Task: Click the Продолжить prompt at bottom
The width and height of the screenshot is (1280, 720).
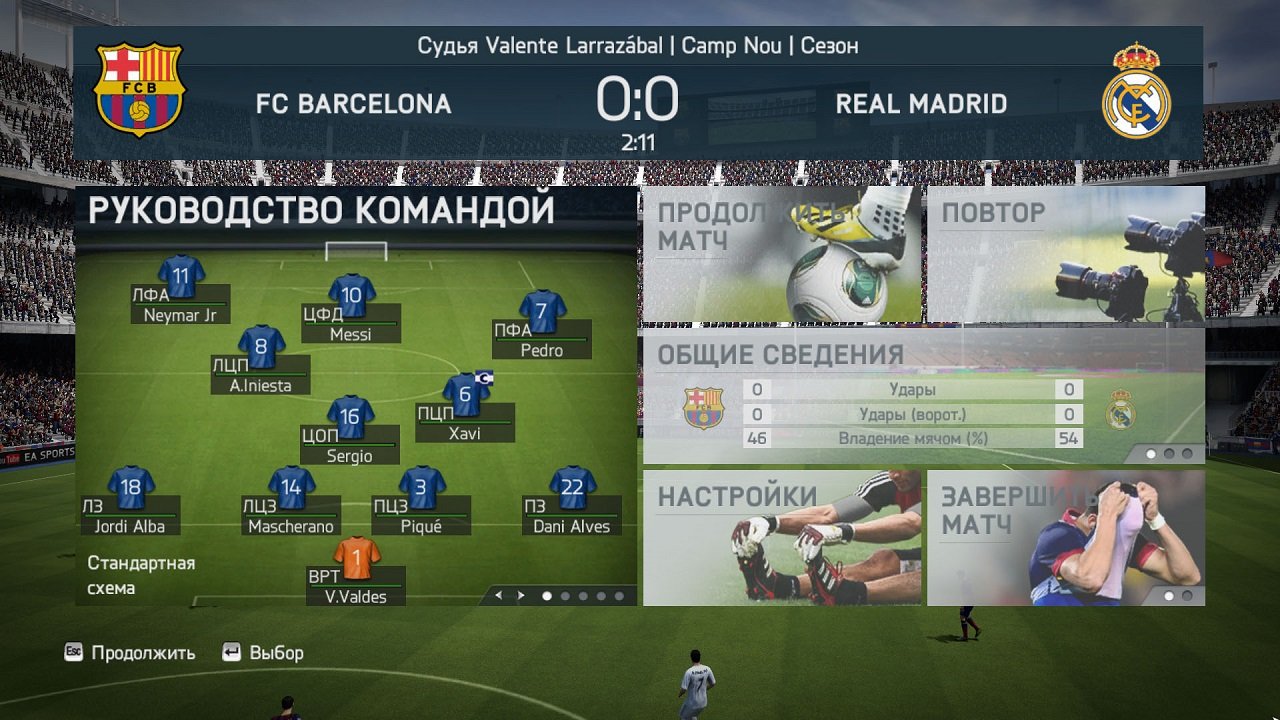Action: coord(128,652)
